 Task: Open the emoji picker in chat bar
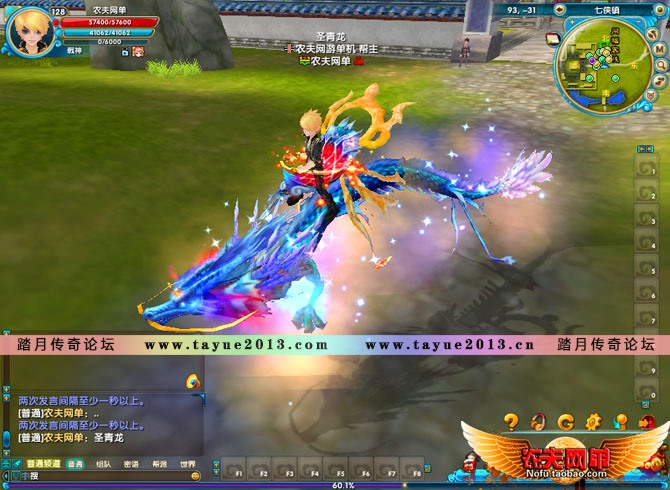tap(195, 476)
